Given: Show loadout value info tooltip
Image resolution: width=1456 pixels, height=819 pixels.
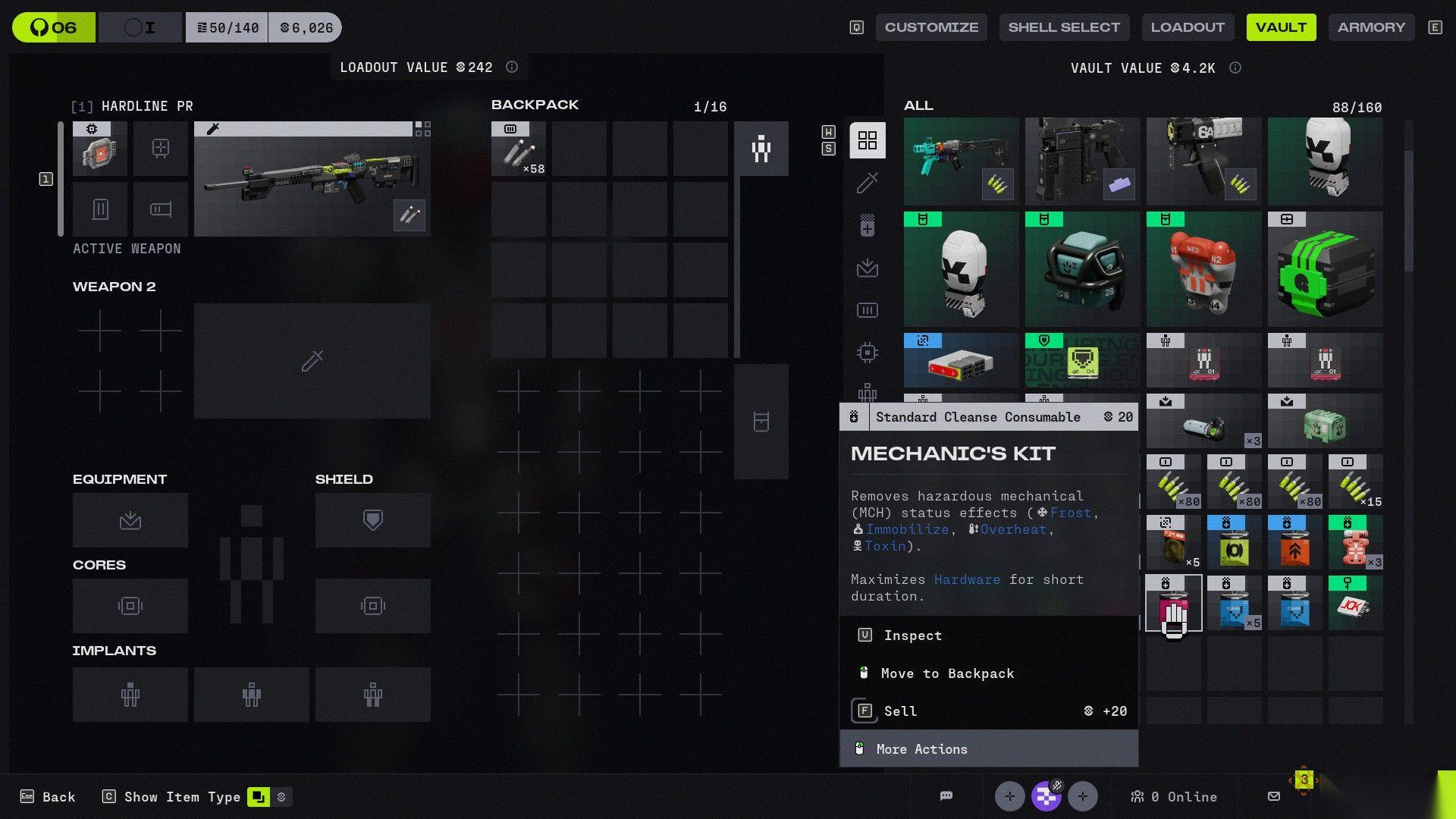Looking at the screenshot, I should coord(512,67).
